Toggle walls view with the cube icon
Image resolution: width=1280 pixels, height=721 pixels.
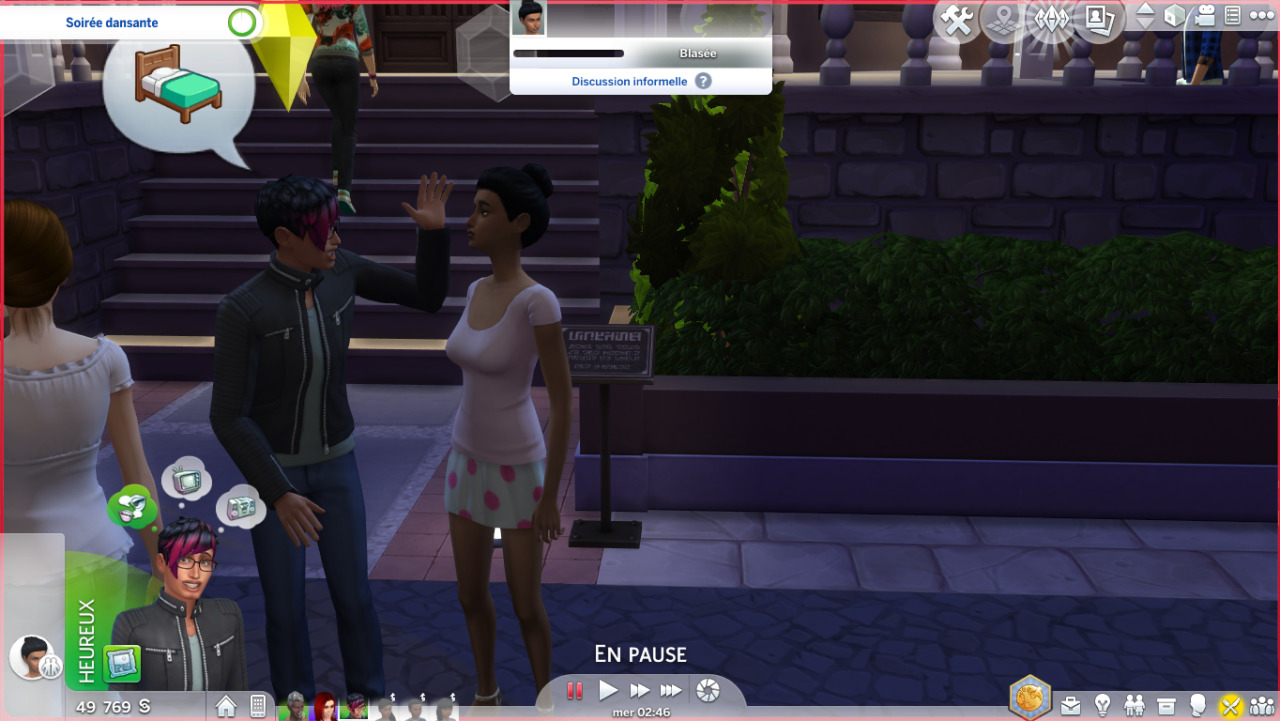point(1175,15)
